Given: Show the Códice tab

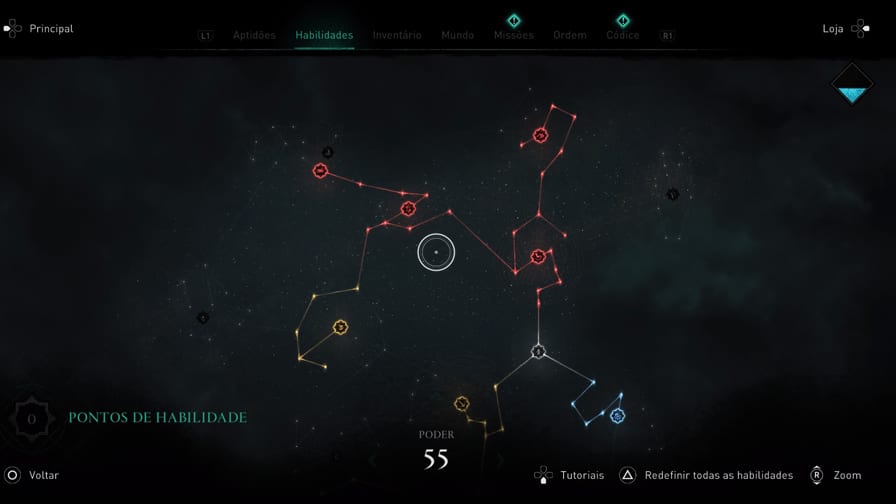Looking at the screenshot, I should coord(623,35).
